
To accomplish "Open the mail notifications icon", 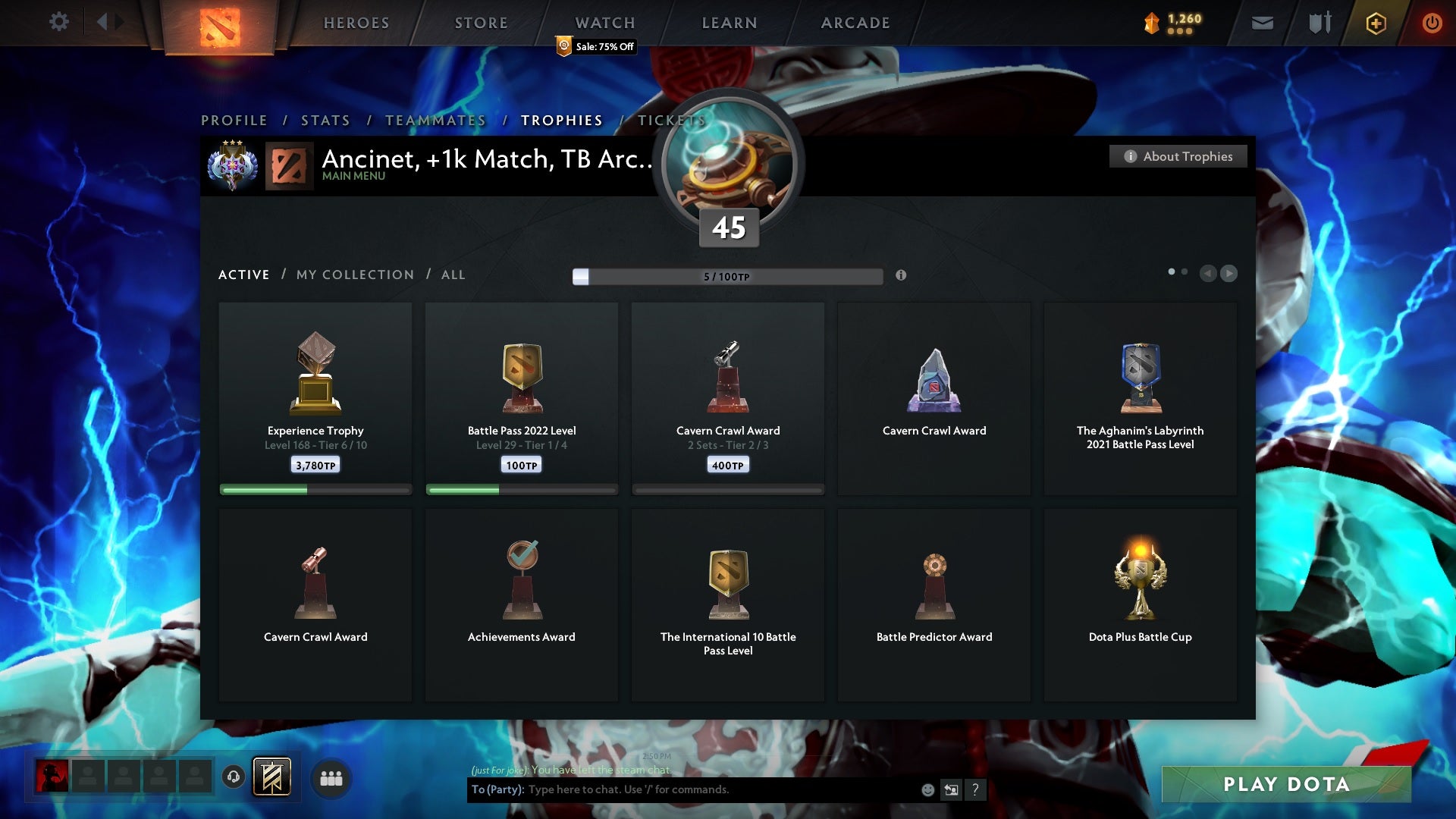I will tap(1262, 23).
